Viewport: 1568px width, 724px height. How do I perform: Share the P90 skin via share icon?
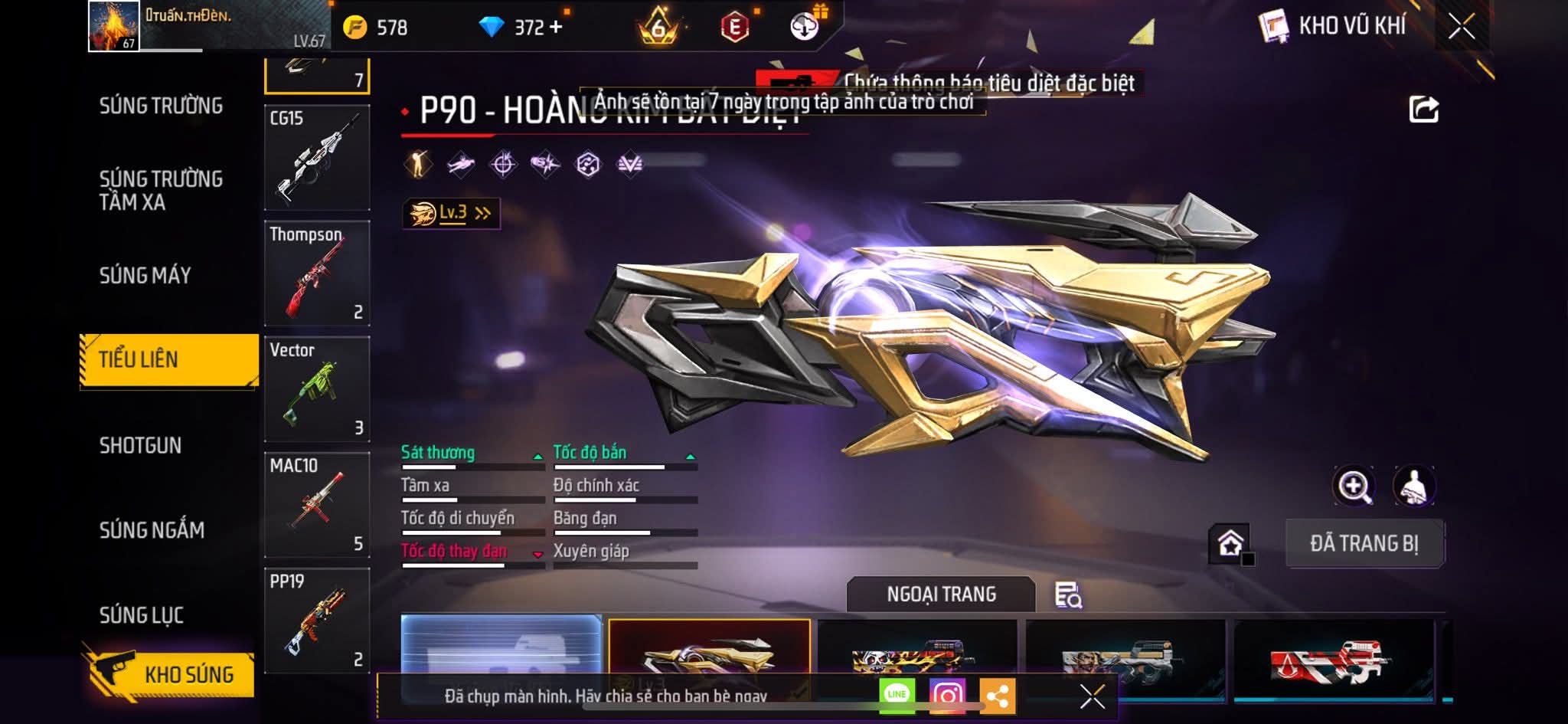pyautogui.click(x=1423, y=110)
